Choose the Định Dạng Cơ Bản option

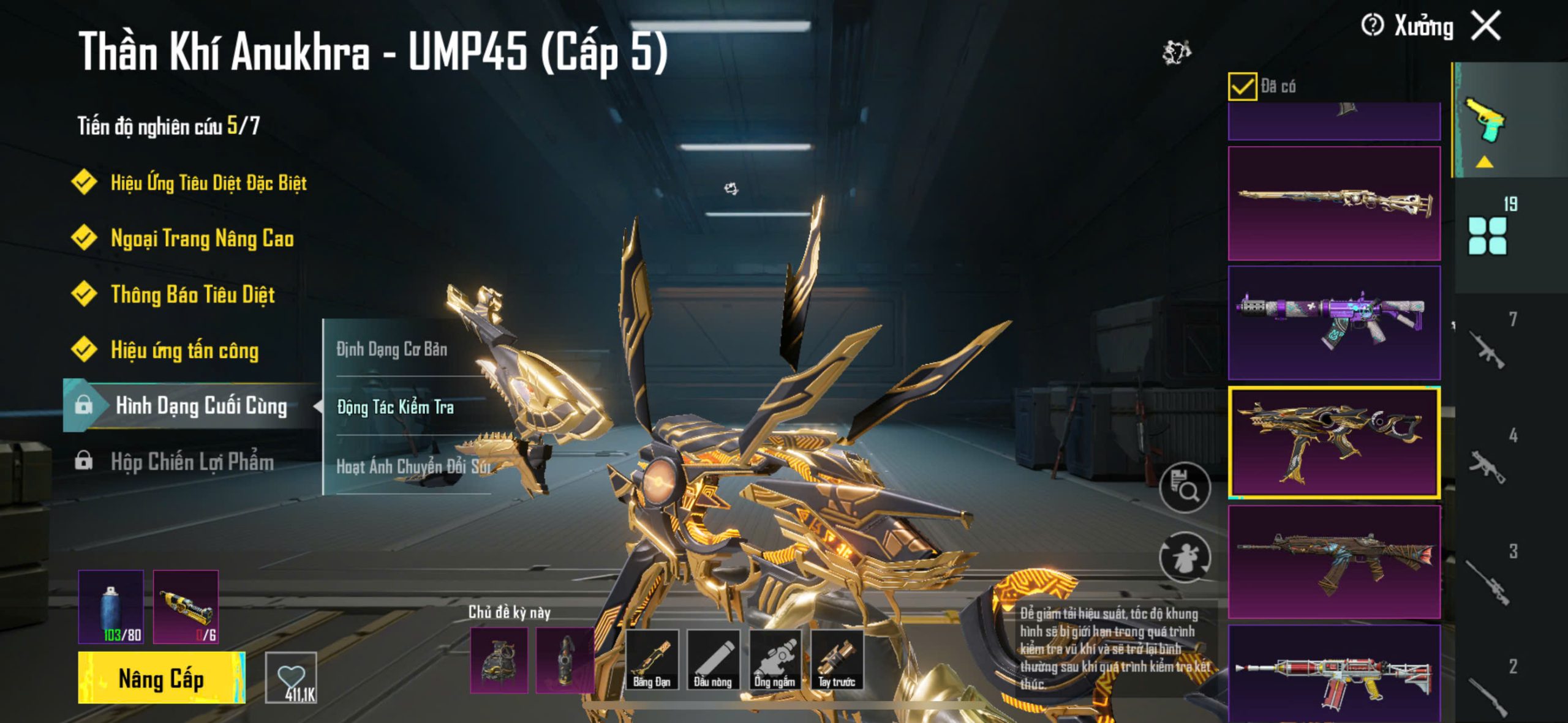[x=392, y=349]
